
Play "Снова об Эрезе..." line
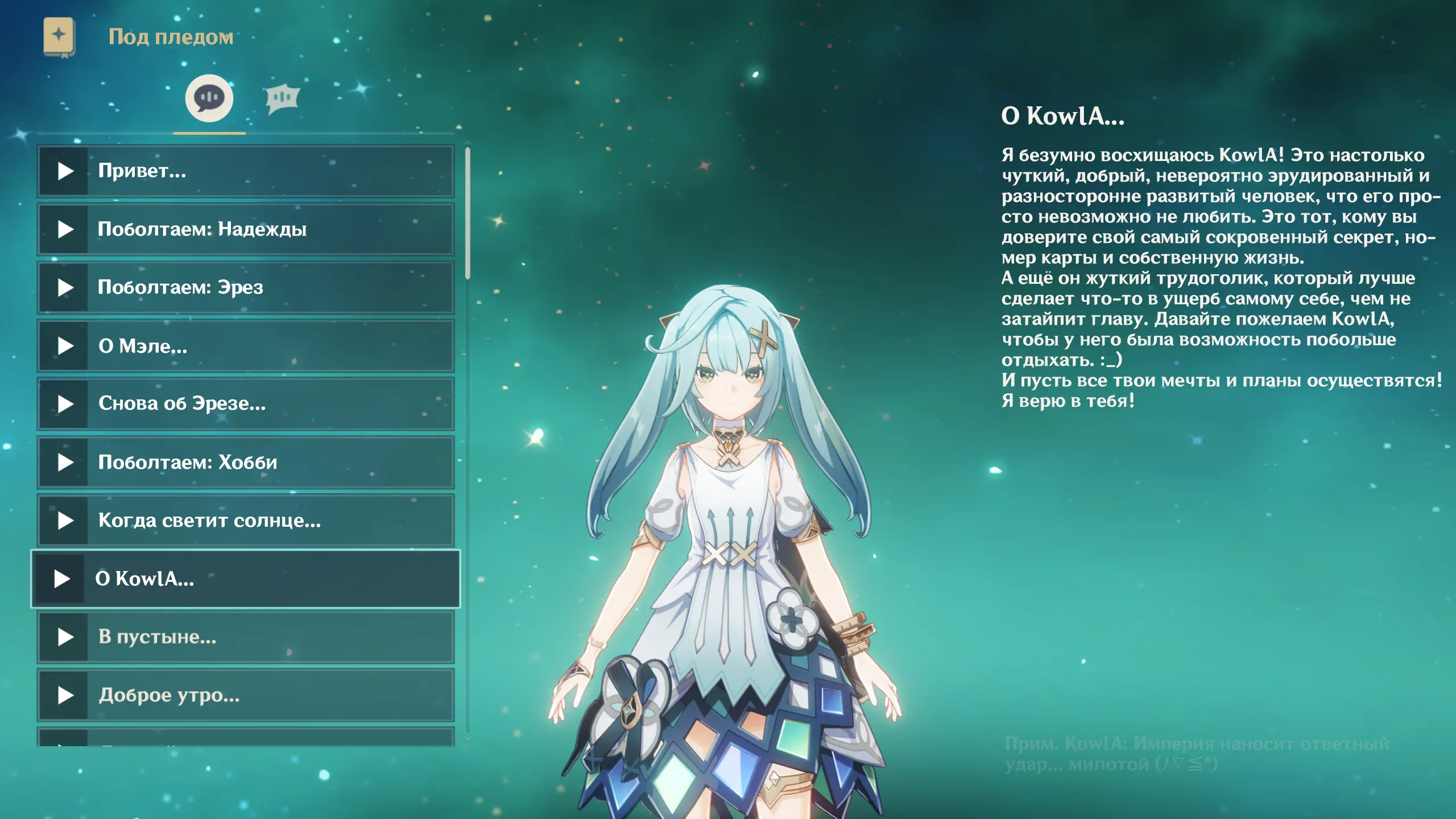[246, 404]
